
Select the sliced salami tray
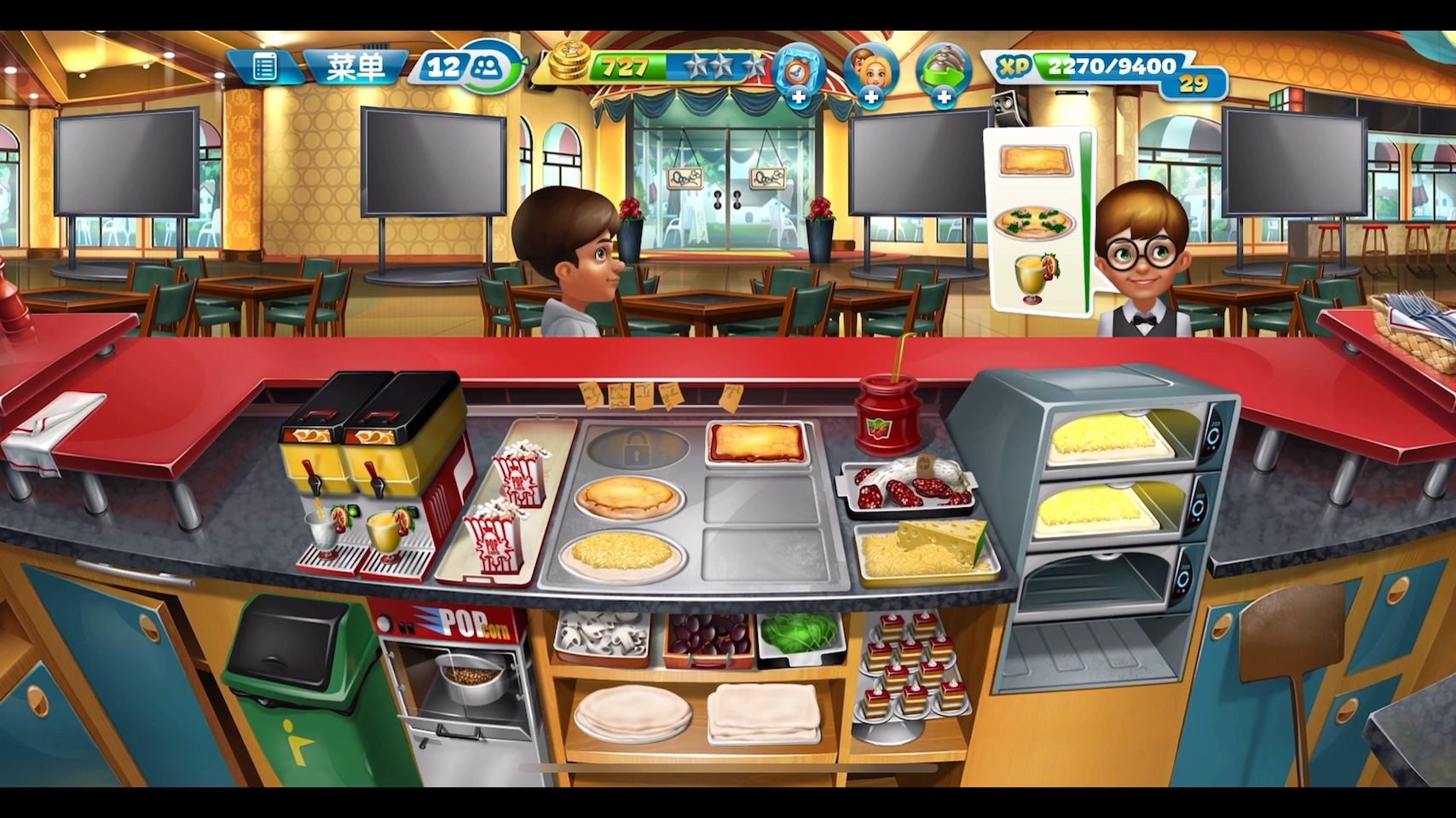click(907, 489)
